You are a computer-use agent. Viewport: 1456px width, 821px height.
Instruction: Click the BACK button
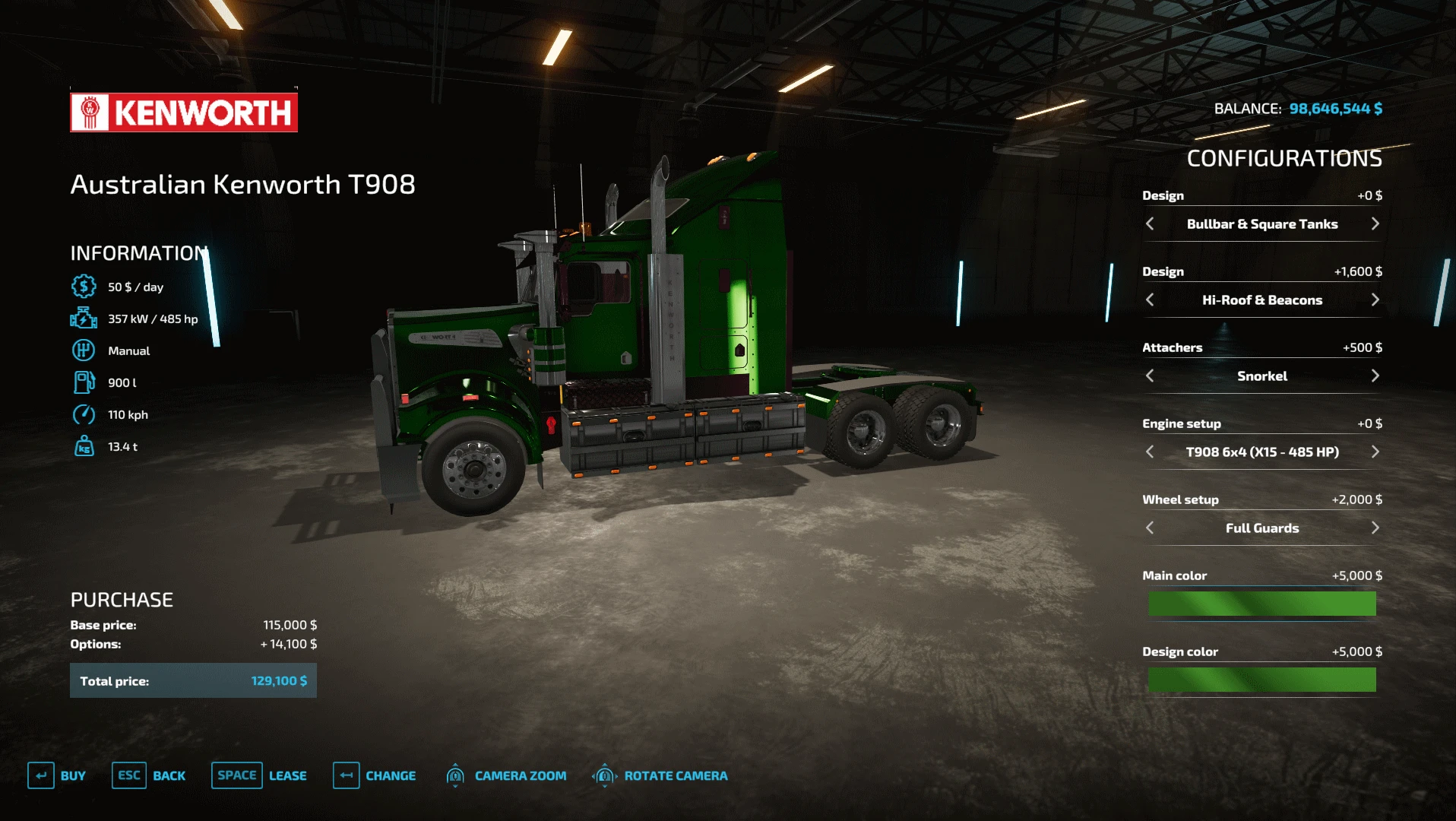[169, 775]
